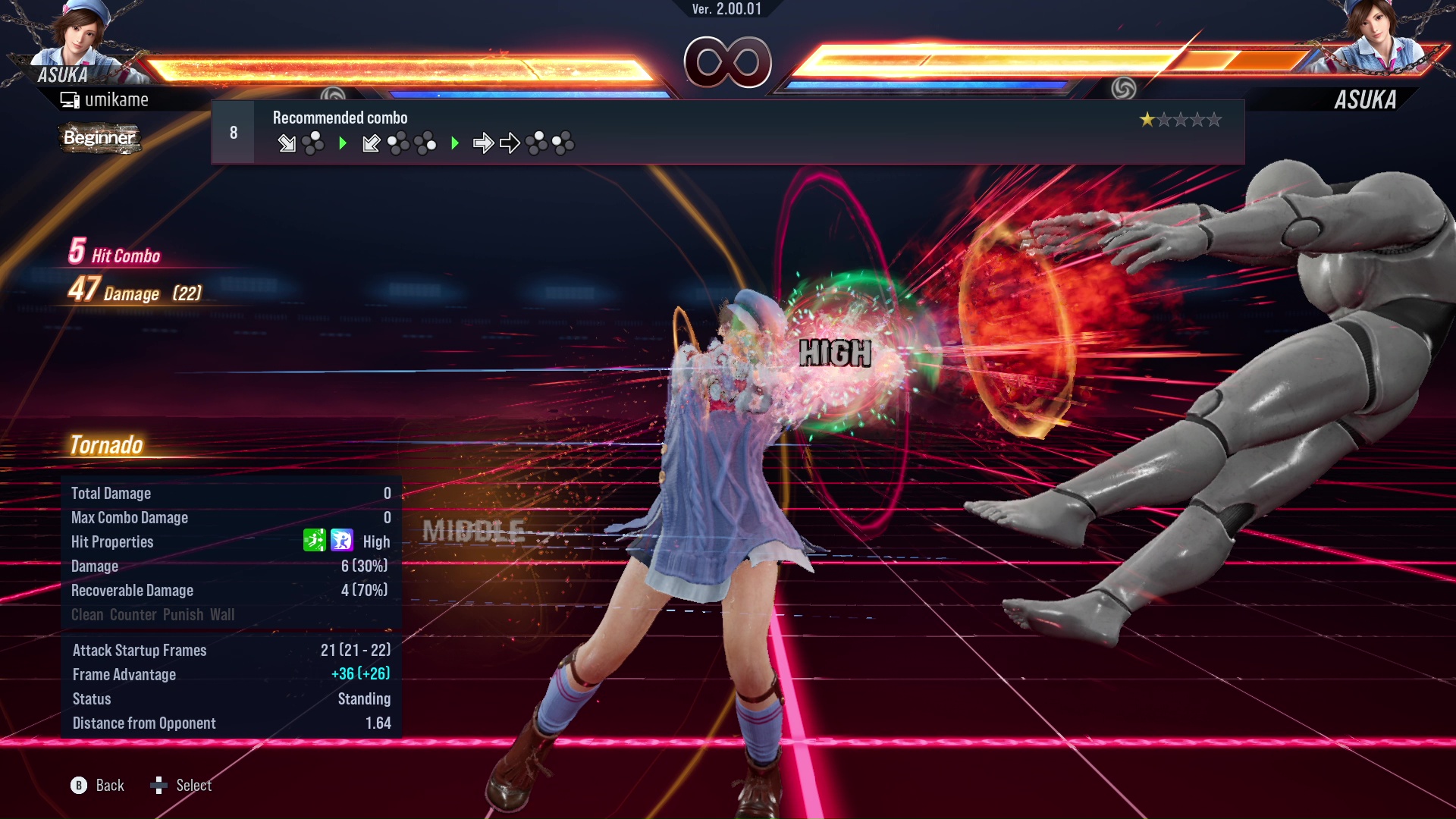
Task: Click the combo star difficulty rating
Action: (x=1180, y=120)
